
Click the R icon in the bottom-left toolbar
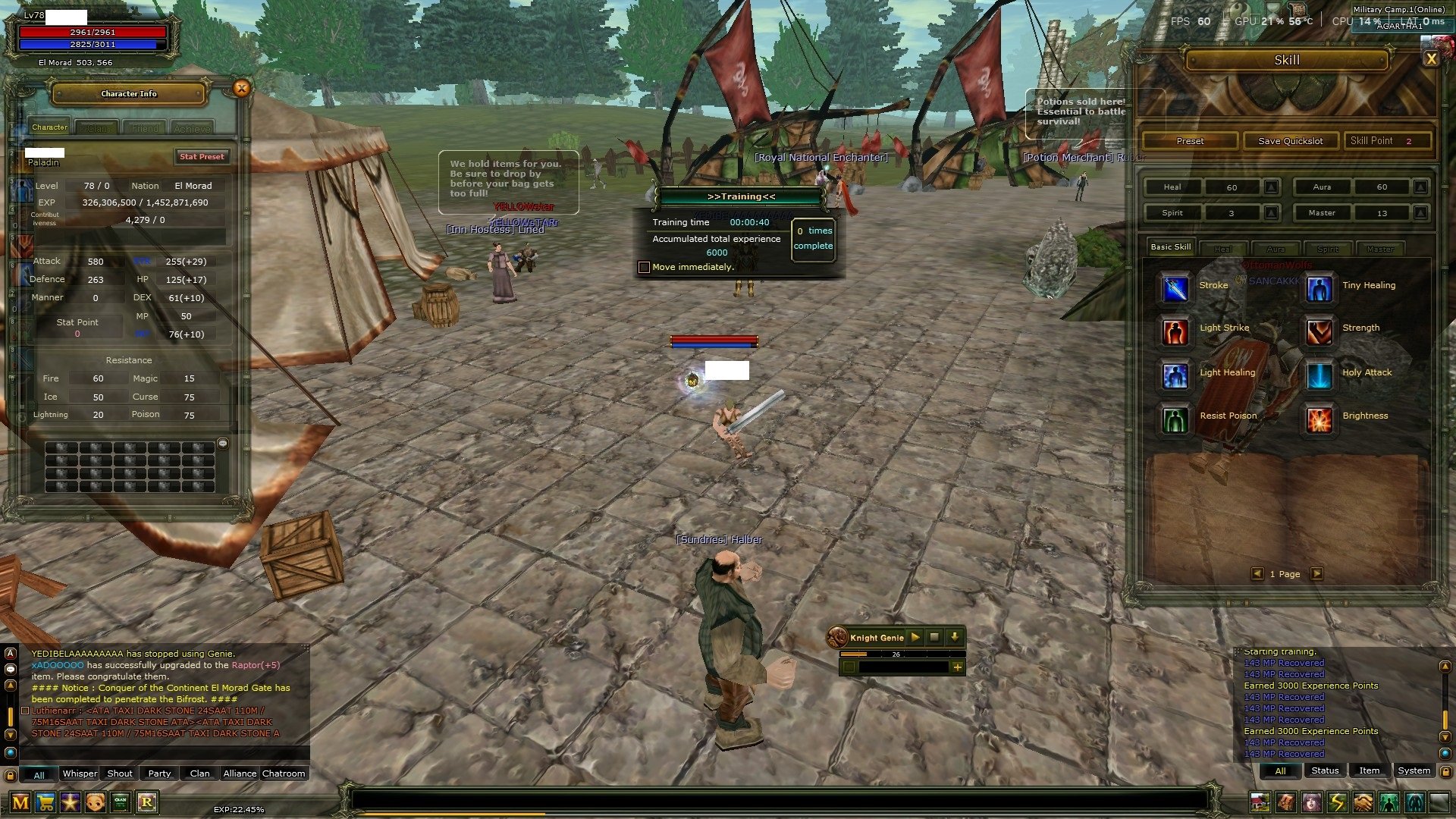(x=146, y=802)
